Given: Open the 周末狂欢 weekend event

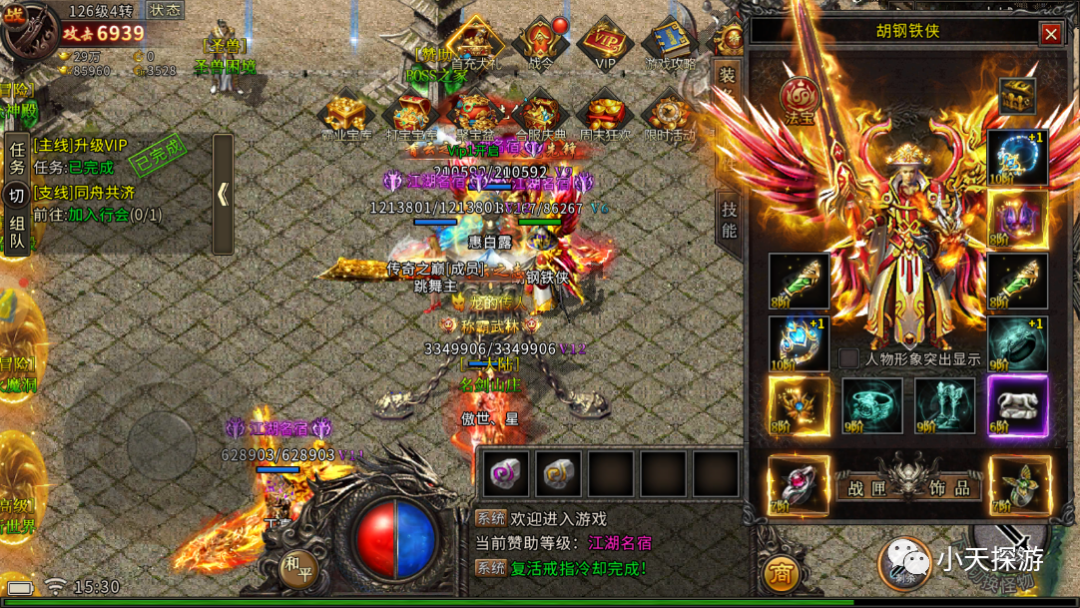Looking at the screenshot, I should coord(604,114).
